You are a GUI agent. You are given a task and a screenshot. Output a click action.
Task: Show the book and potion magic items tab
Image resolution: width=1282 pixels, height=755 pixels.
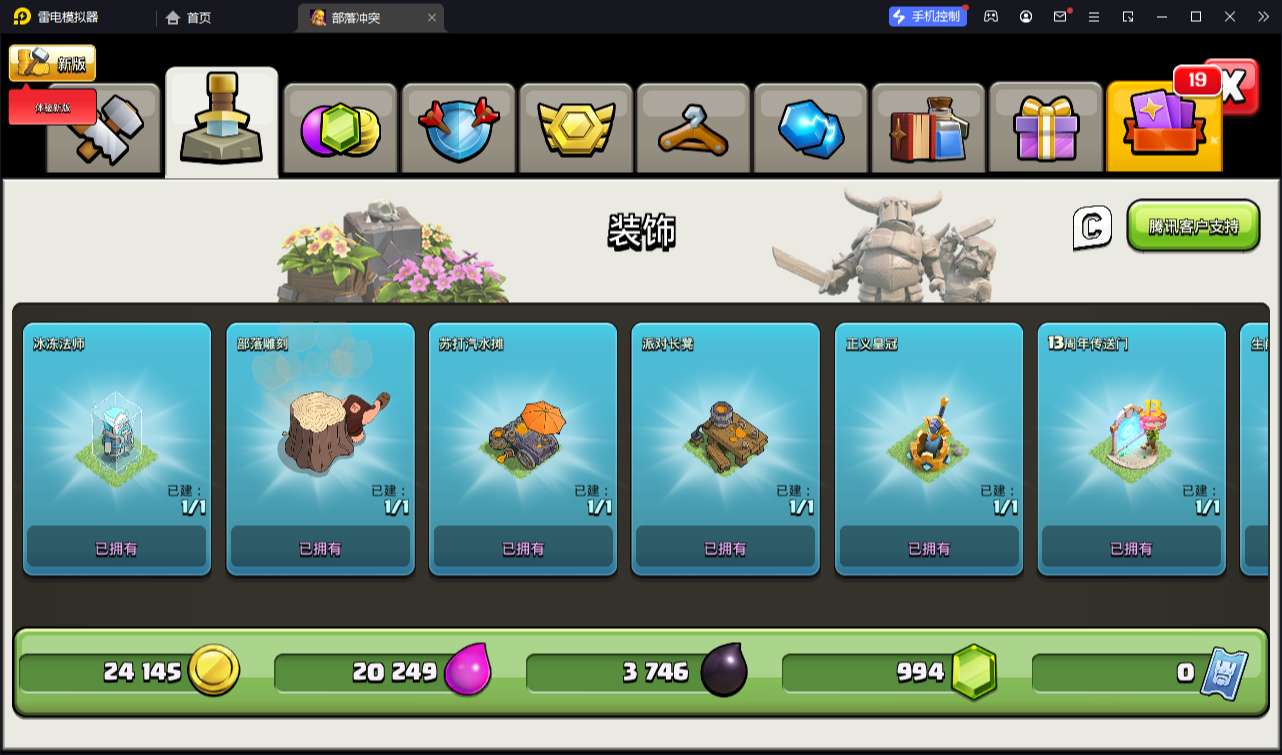click(x=928, y=130)
